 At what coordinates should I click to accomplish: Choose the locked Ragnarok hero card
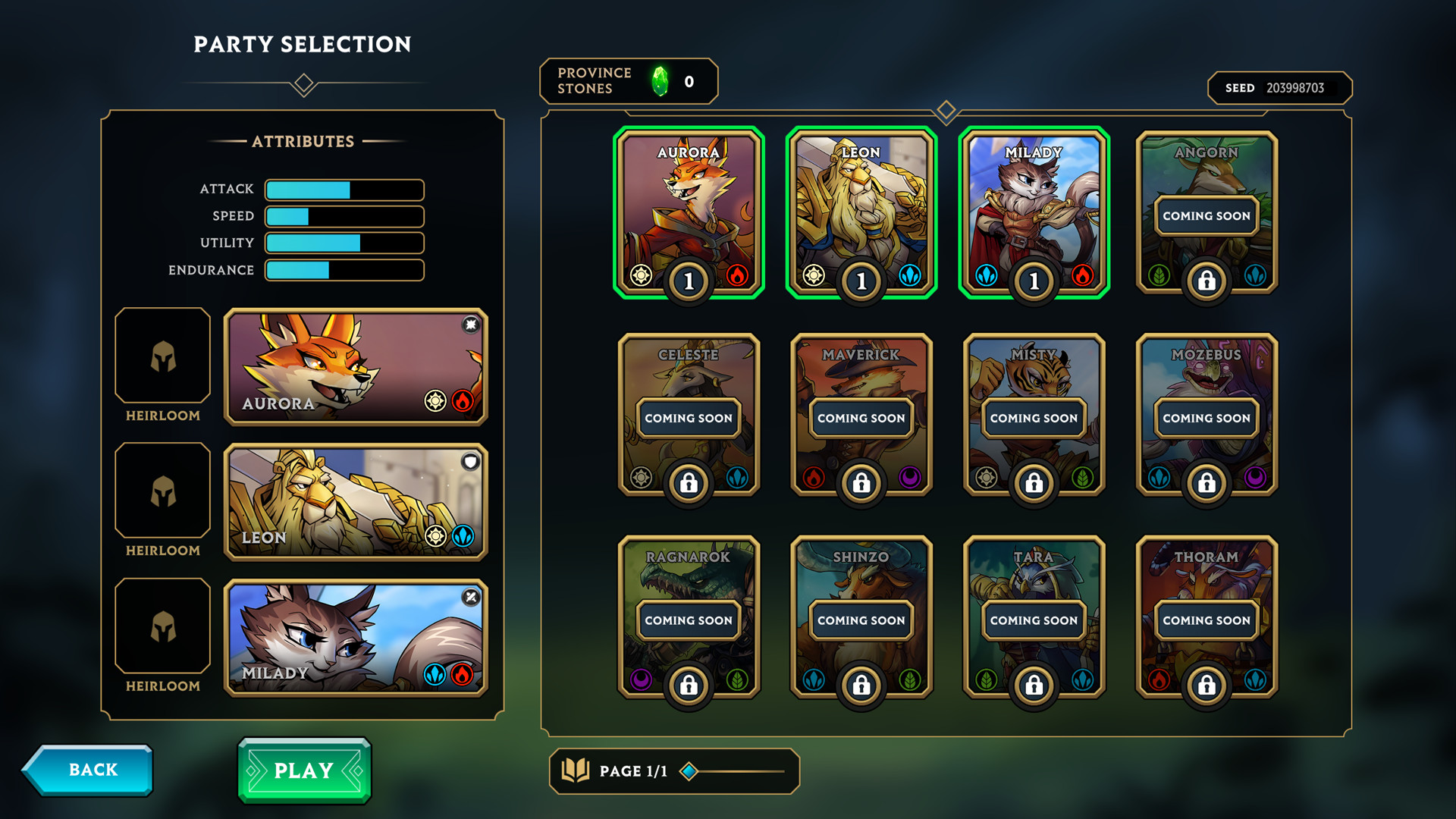pos(689,617)
